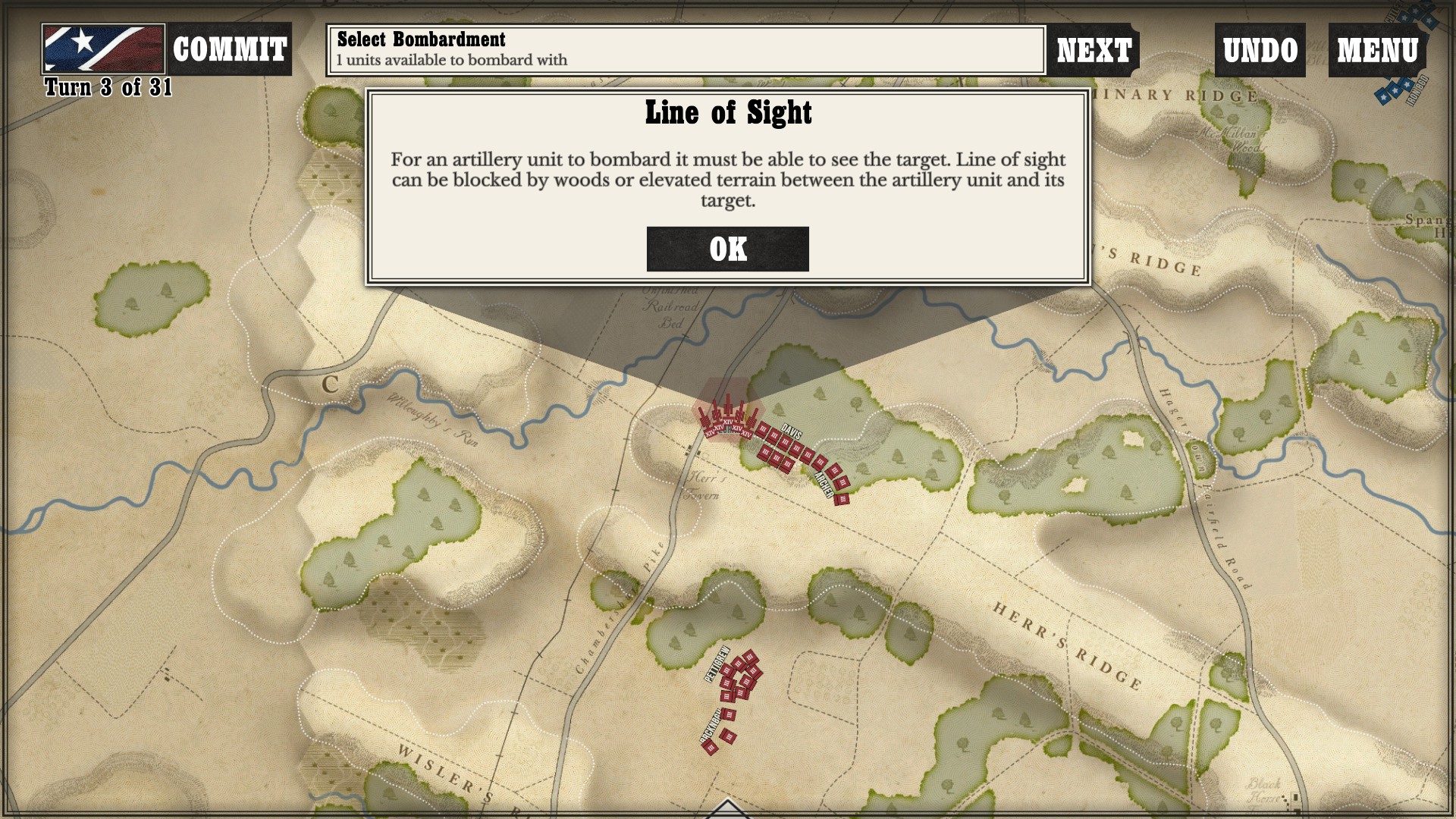This screenshot has height=819, width=1456.
Task: Dismiss the Line of Sight dialog with OK
Action: pyautogui.click(x=727, y=249)
